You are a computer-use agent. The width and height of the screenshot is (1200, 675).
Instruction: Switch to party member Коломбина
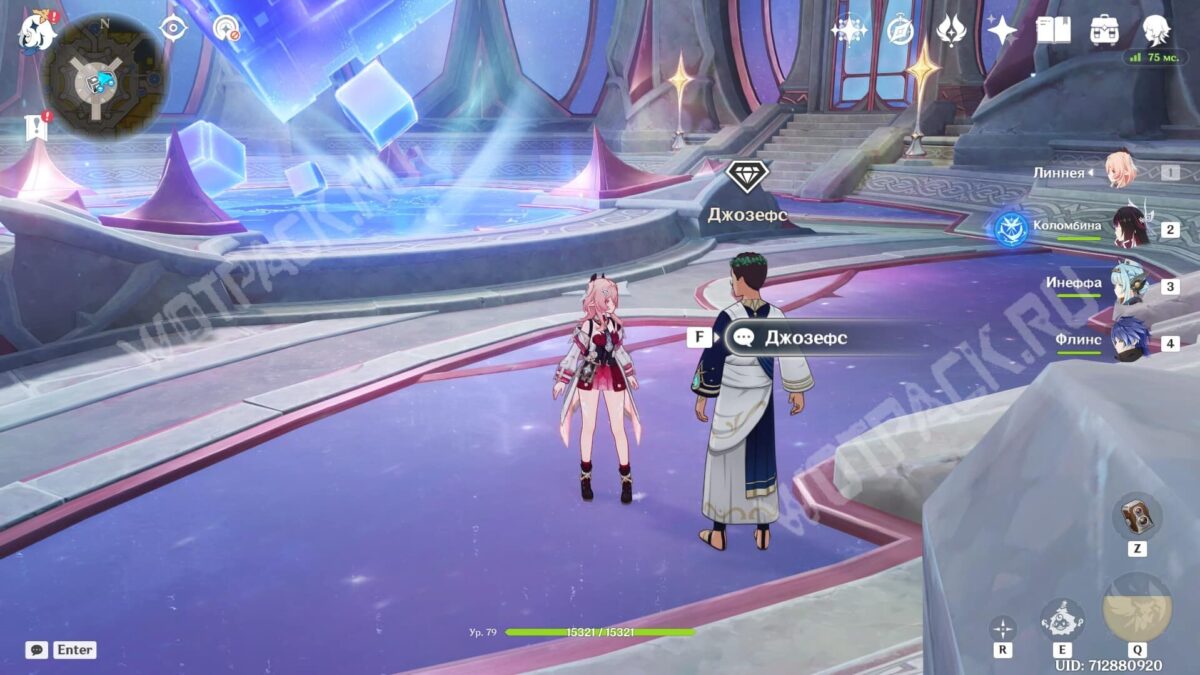(1128, 228)
